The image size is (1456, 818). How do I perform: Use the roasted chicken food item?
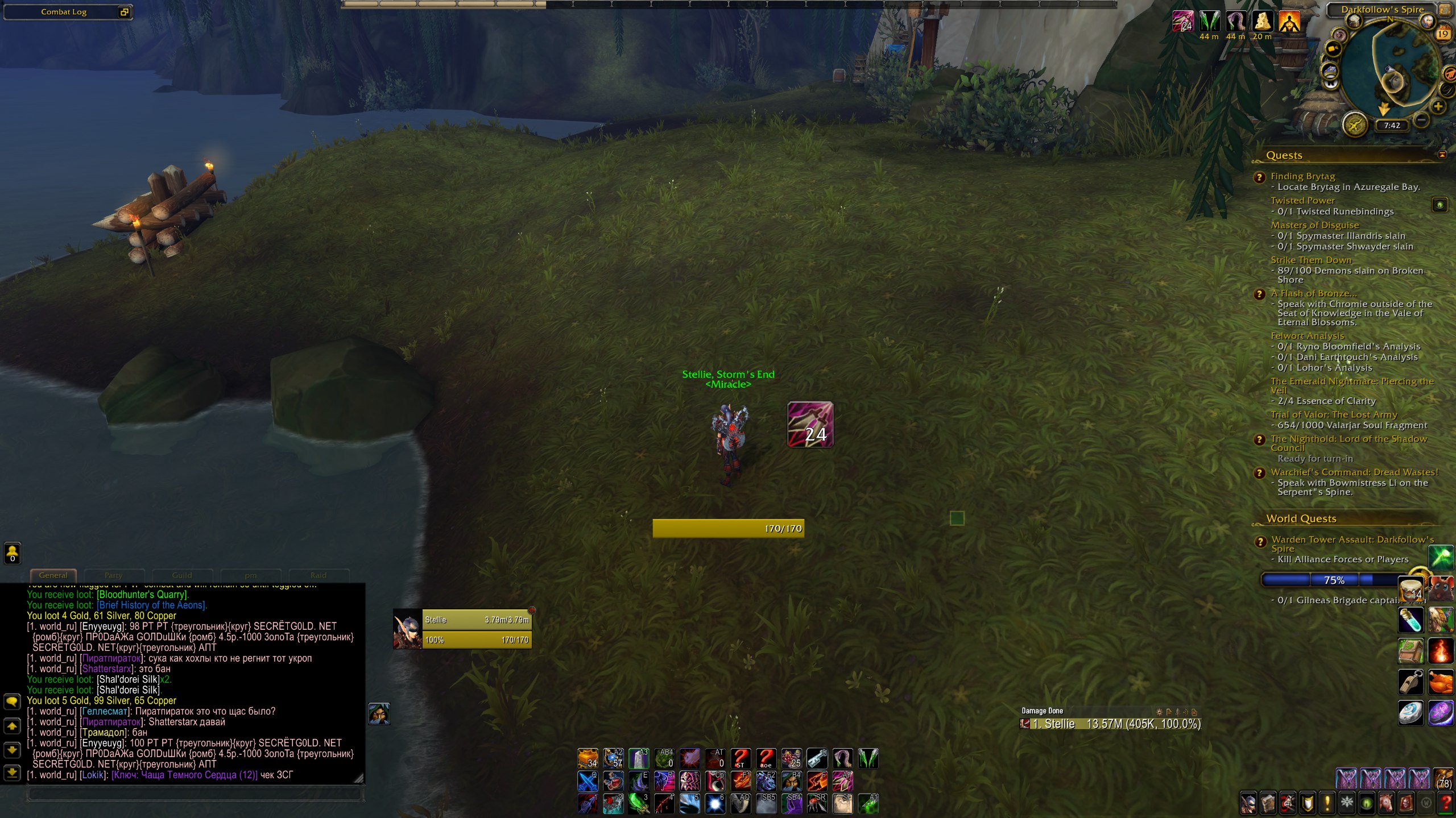pos(1441,682)
